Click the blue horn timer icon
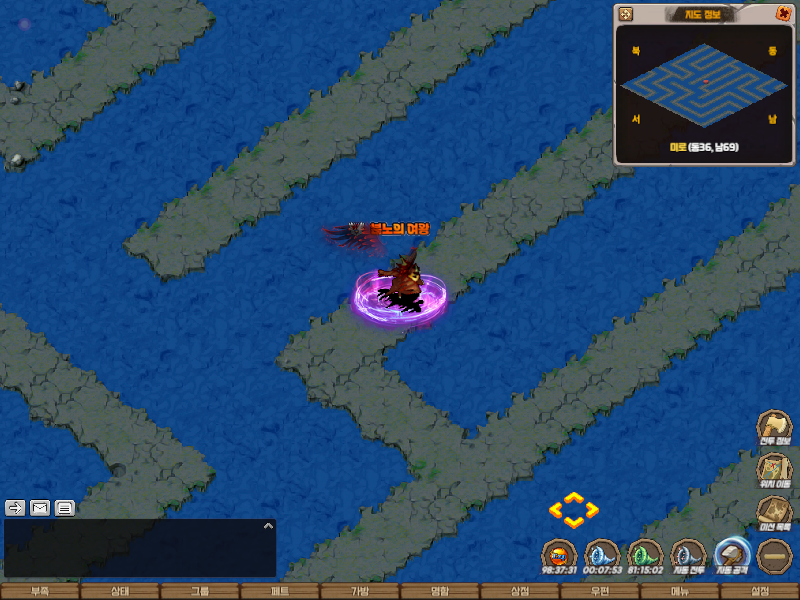 [602, 555]
